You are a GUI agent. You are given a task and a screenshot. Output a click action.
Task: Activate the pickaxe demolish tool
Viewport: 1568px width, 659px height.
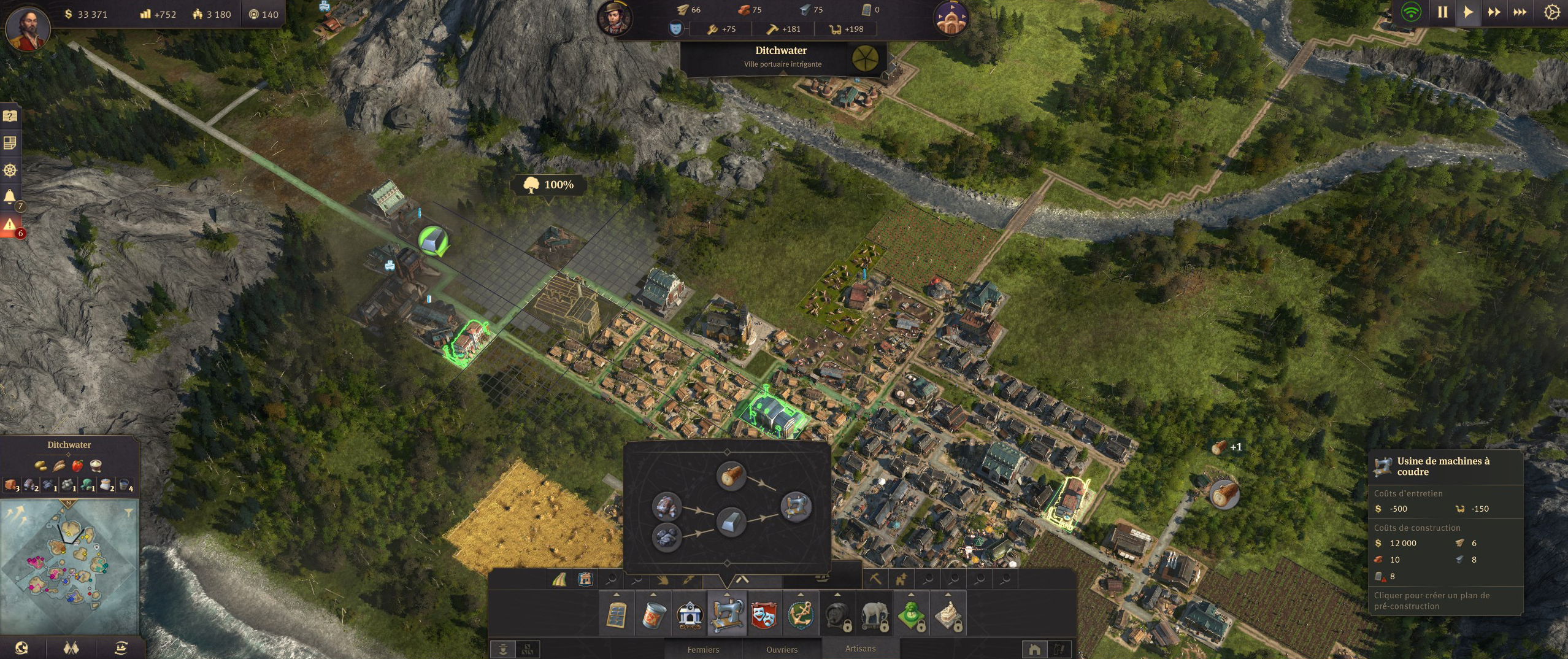click(x=875, y=579)
